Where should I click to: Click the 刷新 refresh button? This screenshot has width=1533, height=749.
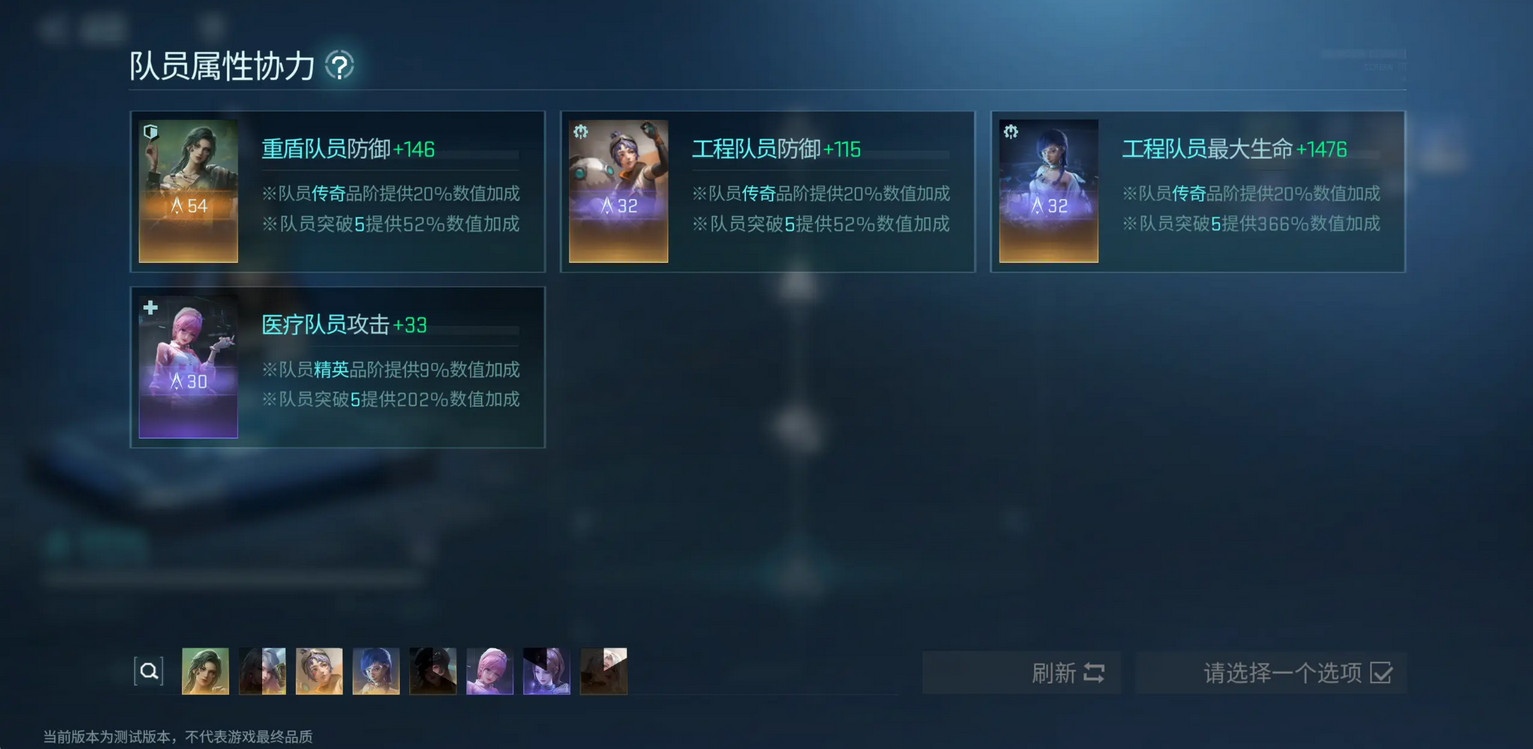point(1021,673)
